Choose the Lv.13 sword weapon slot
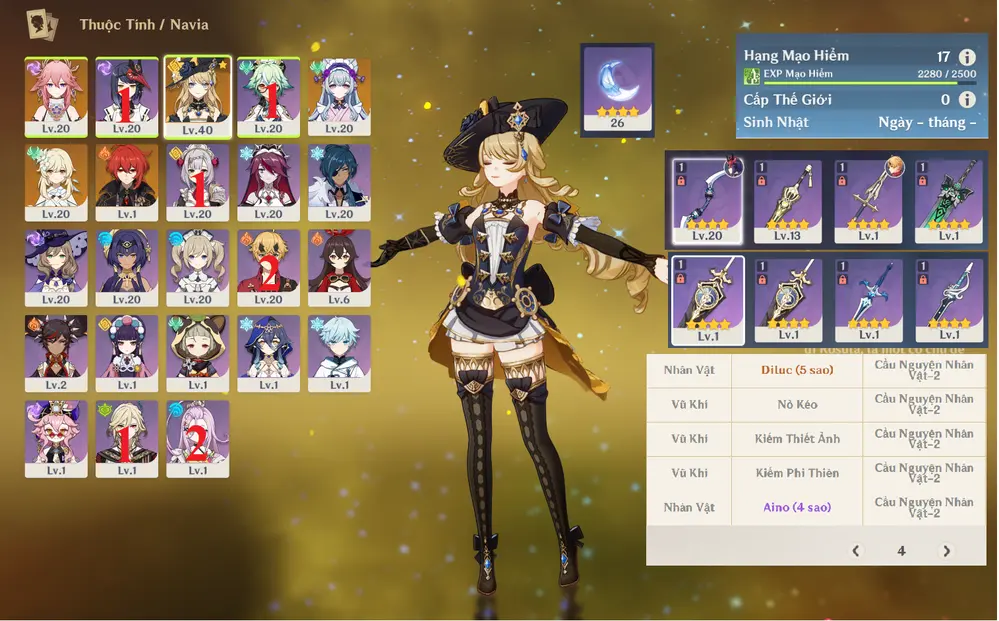Image resolution: width=999 pixels, height=621 pixels. click(x=788, y=201)
